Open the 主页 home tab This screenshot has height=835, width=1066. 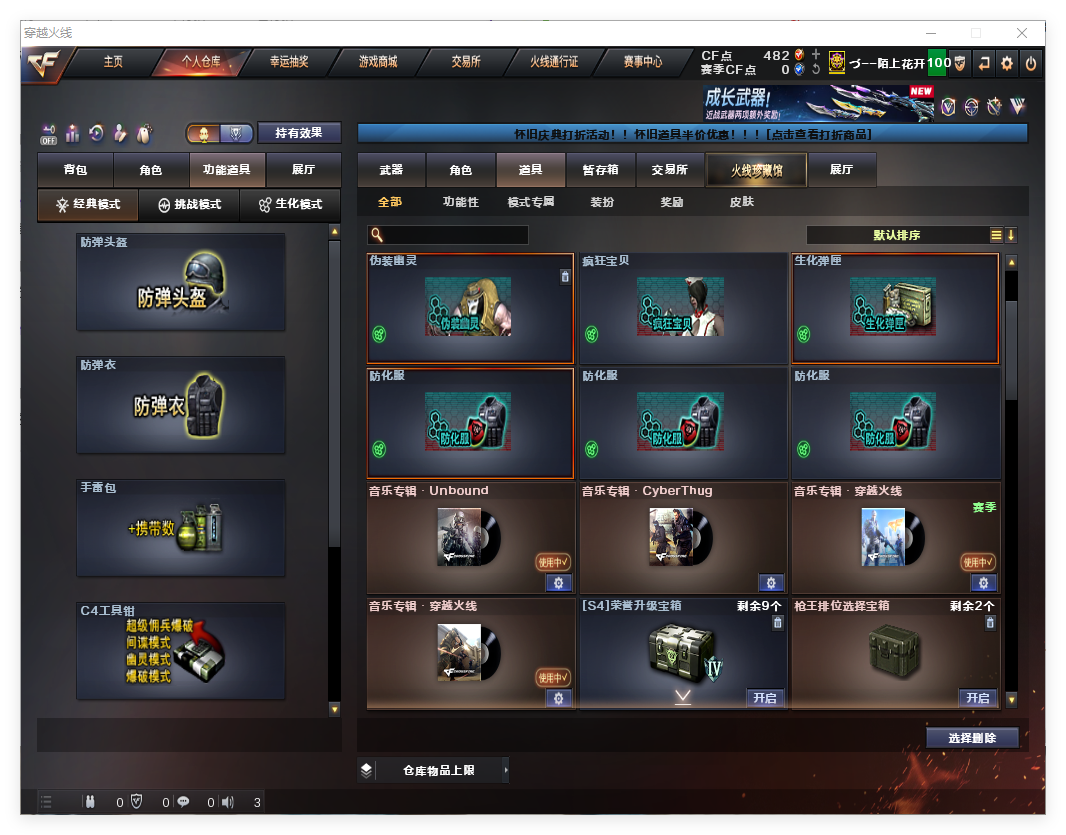pyautogui.click(x=113, y=62)
